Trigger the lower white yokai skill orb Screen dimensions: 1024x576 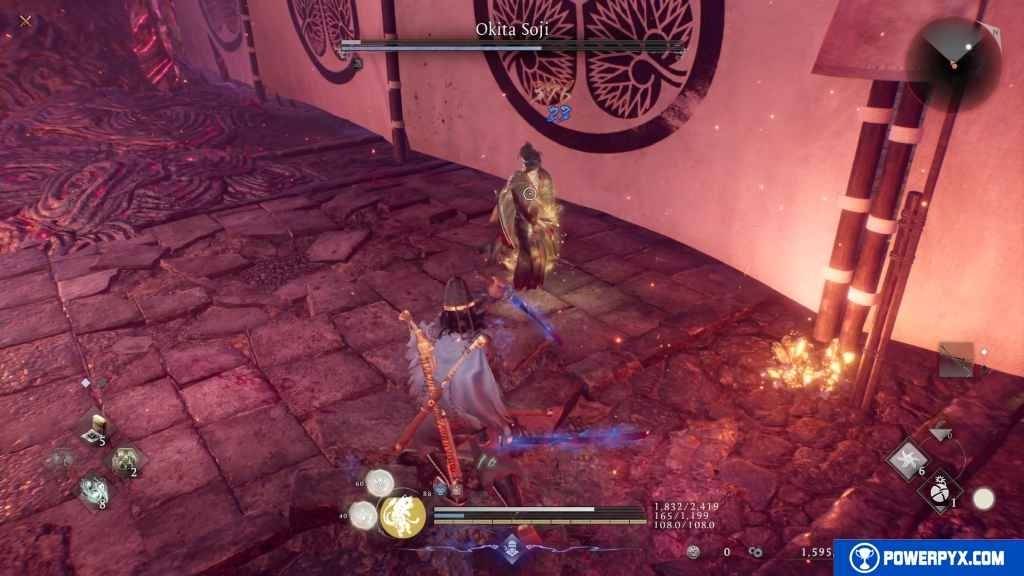364,515
